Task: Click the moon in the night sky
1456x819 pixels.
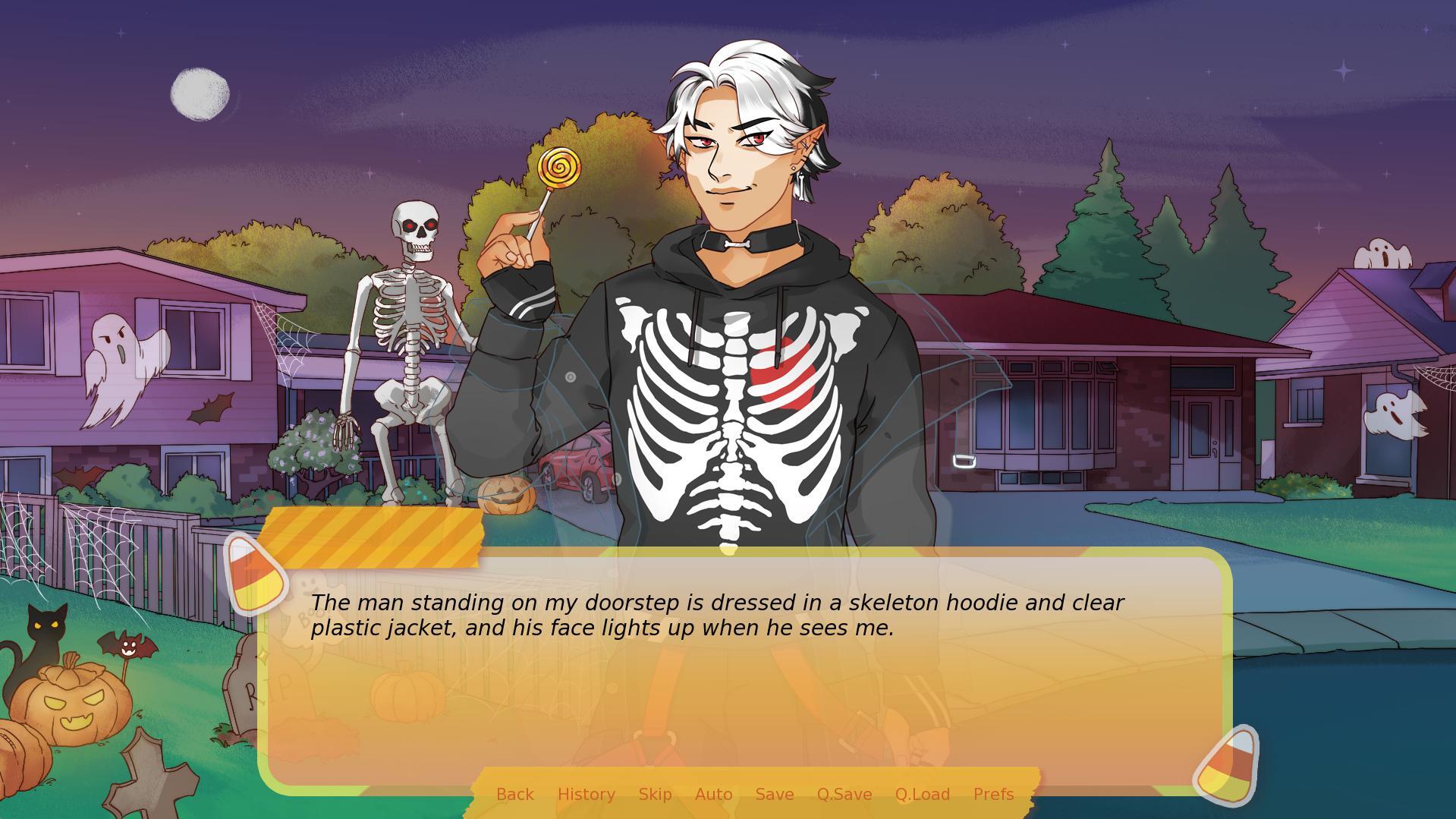Action: point(199,93)
